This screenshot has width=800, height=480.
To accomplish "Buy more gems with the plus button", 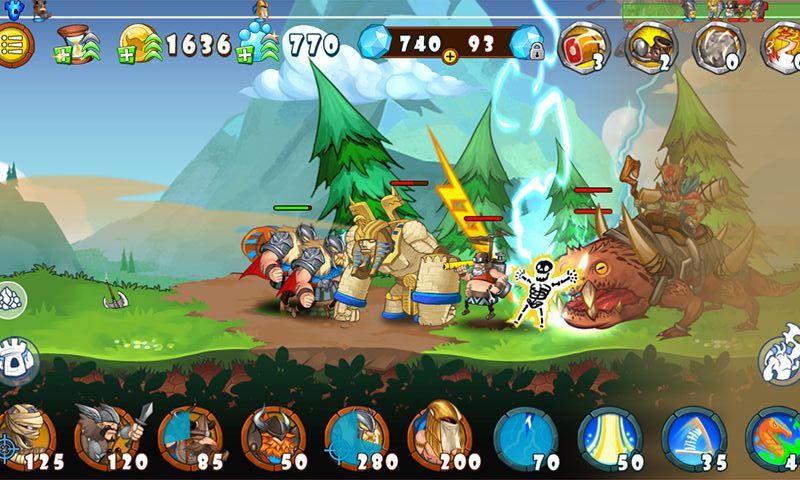I will (x=449, y=56).
